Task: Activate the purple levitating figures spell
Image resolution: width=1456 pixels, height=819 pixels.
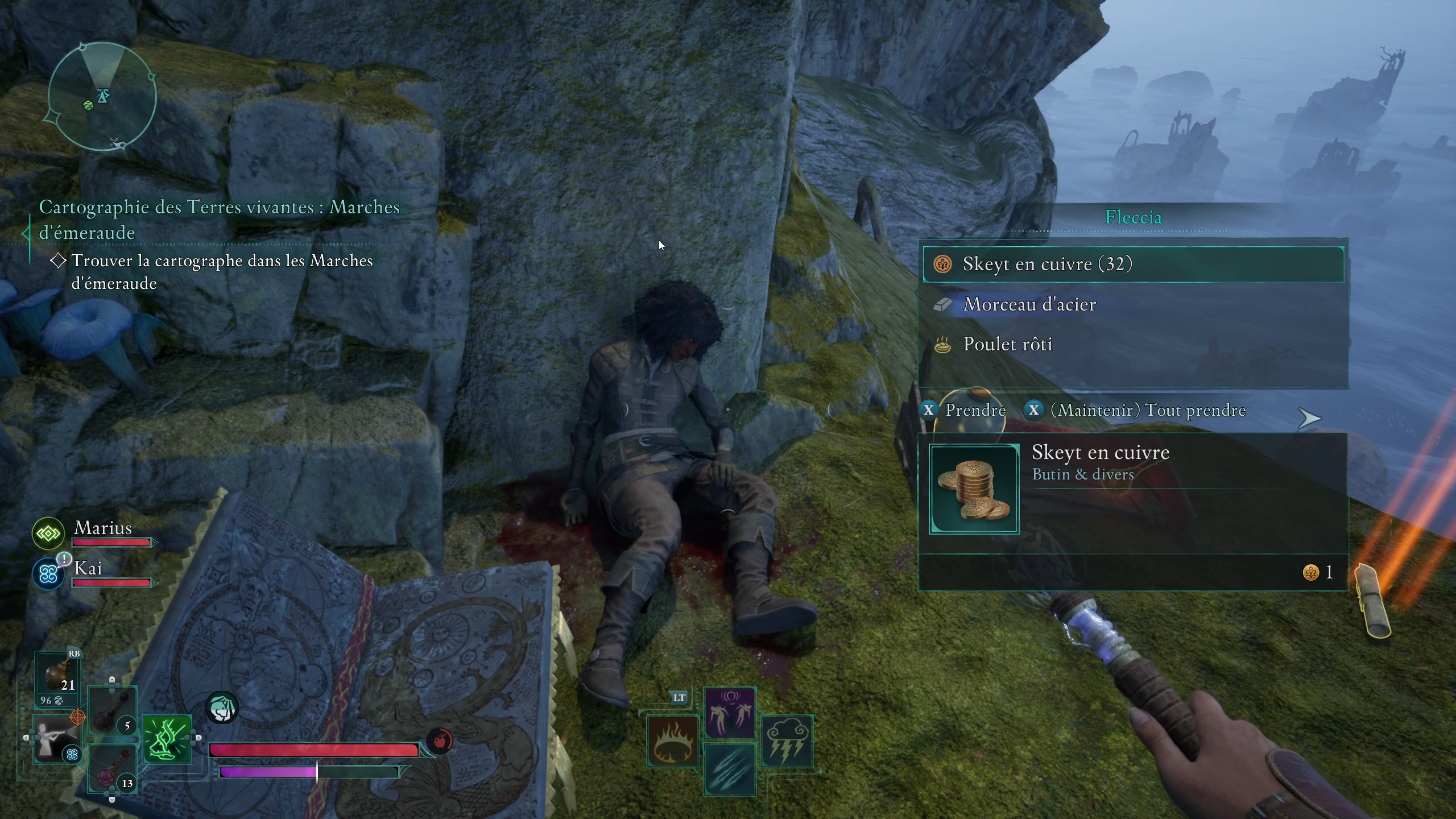Action: 730,713
